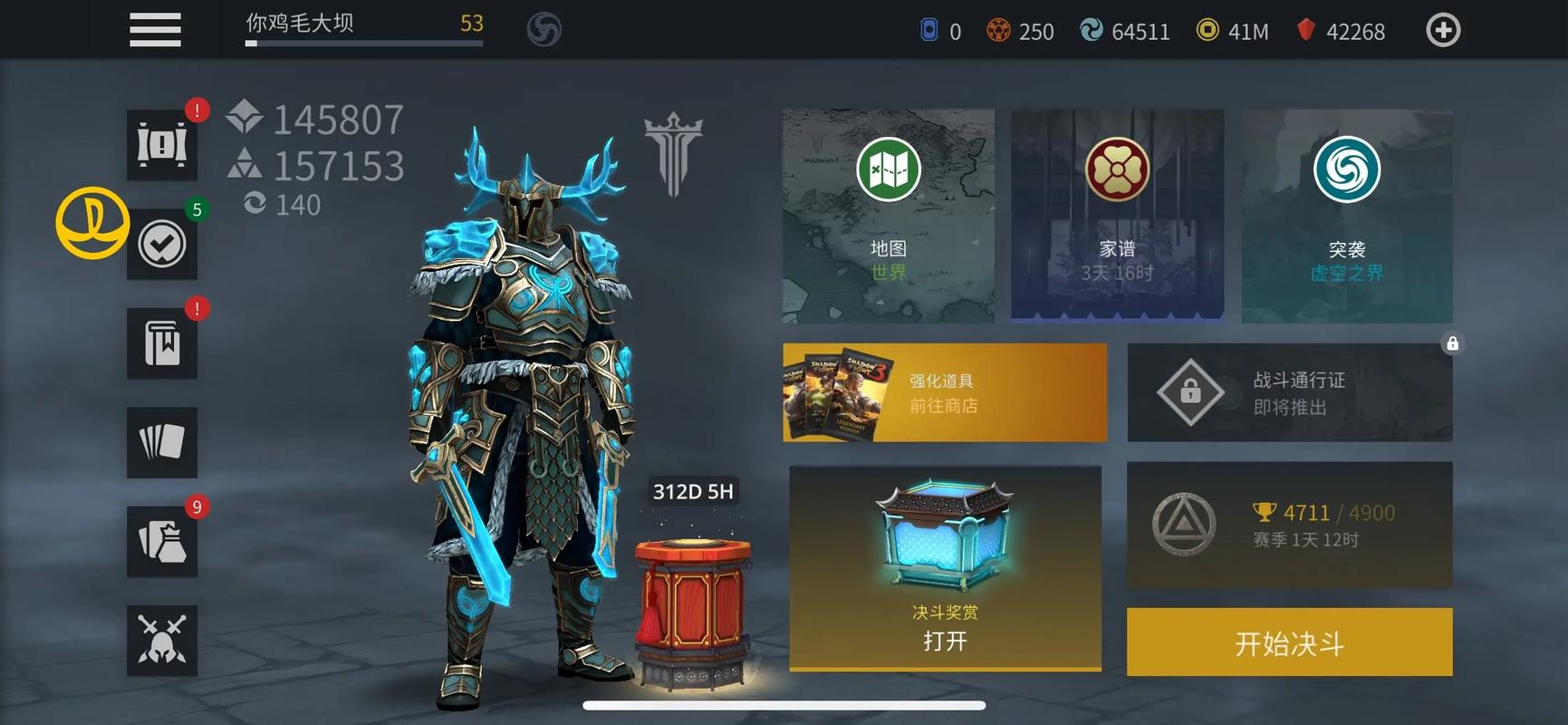Select the locked 战斗通行证 battle pass
The height and width of the screenshot is (725, 1568).
(x=1289, y=392)
